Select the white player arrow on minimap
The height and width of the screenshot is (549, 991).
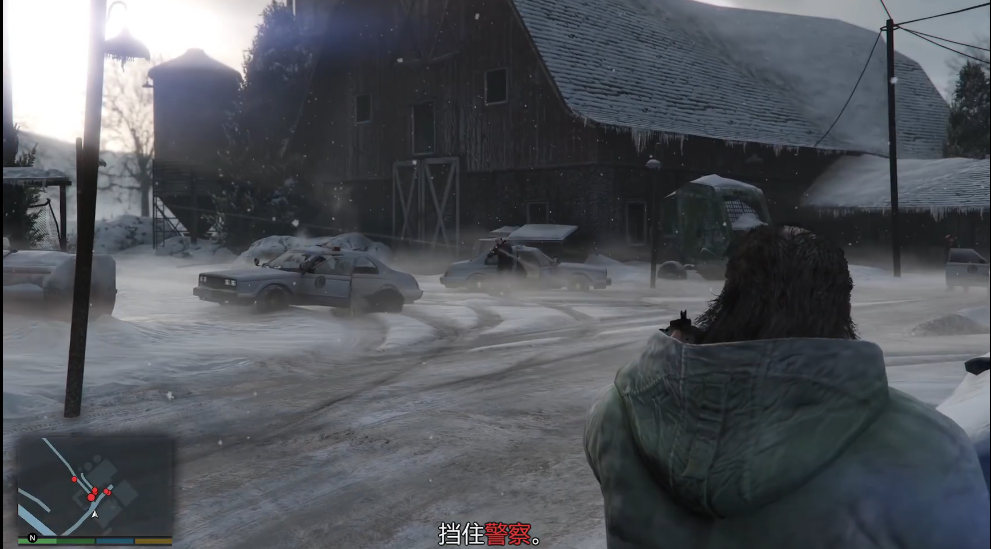click(x=94, y=515)
